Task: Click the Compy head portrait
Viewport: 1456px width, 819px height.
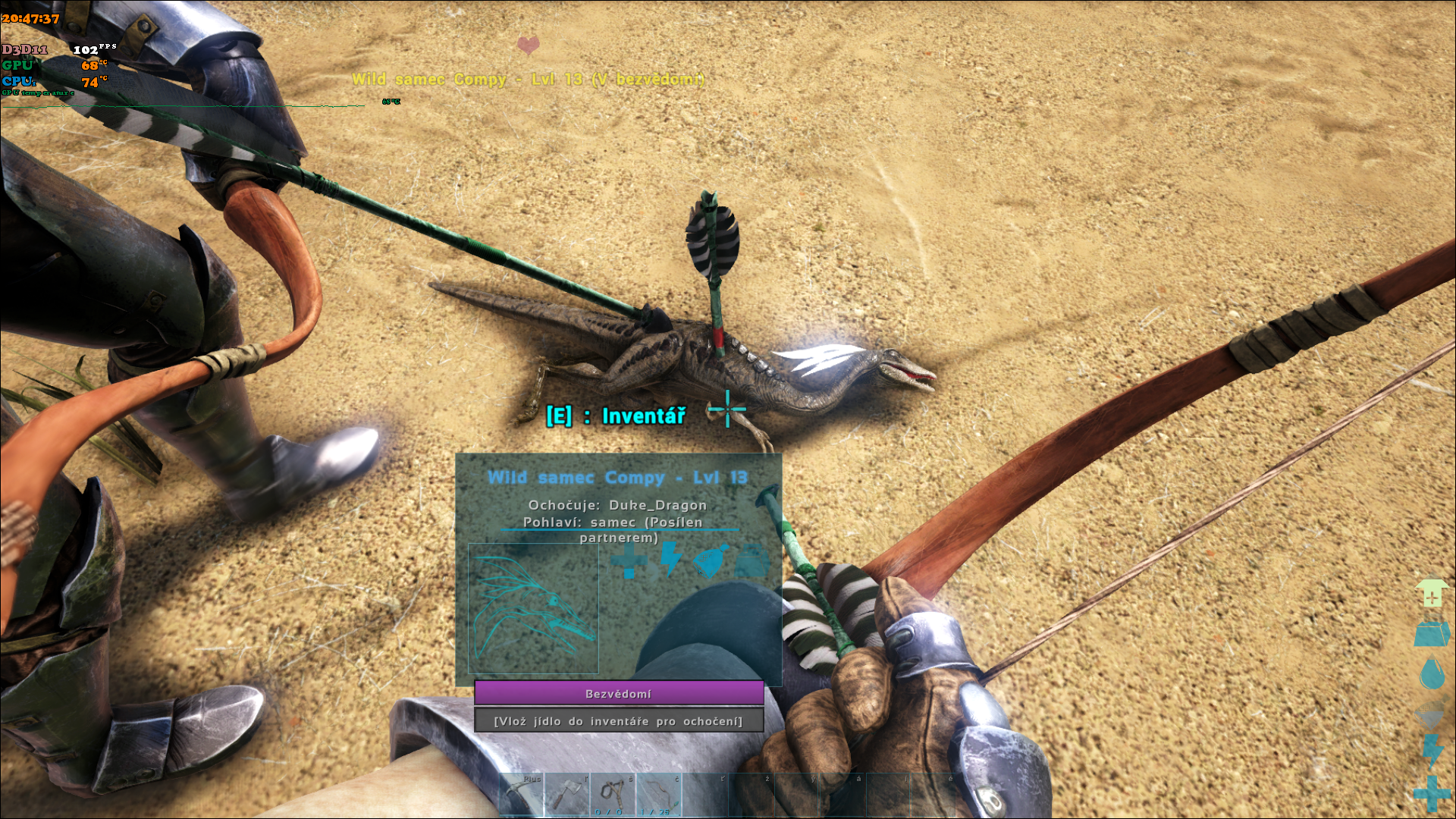Action: 533,608
